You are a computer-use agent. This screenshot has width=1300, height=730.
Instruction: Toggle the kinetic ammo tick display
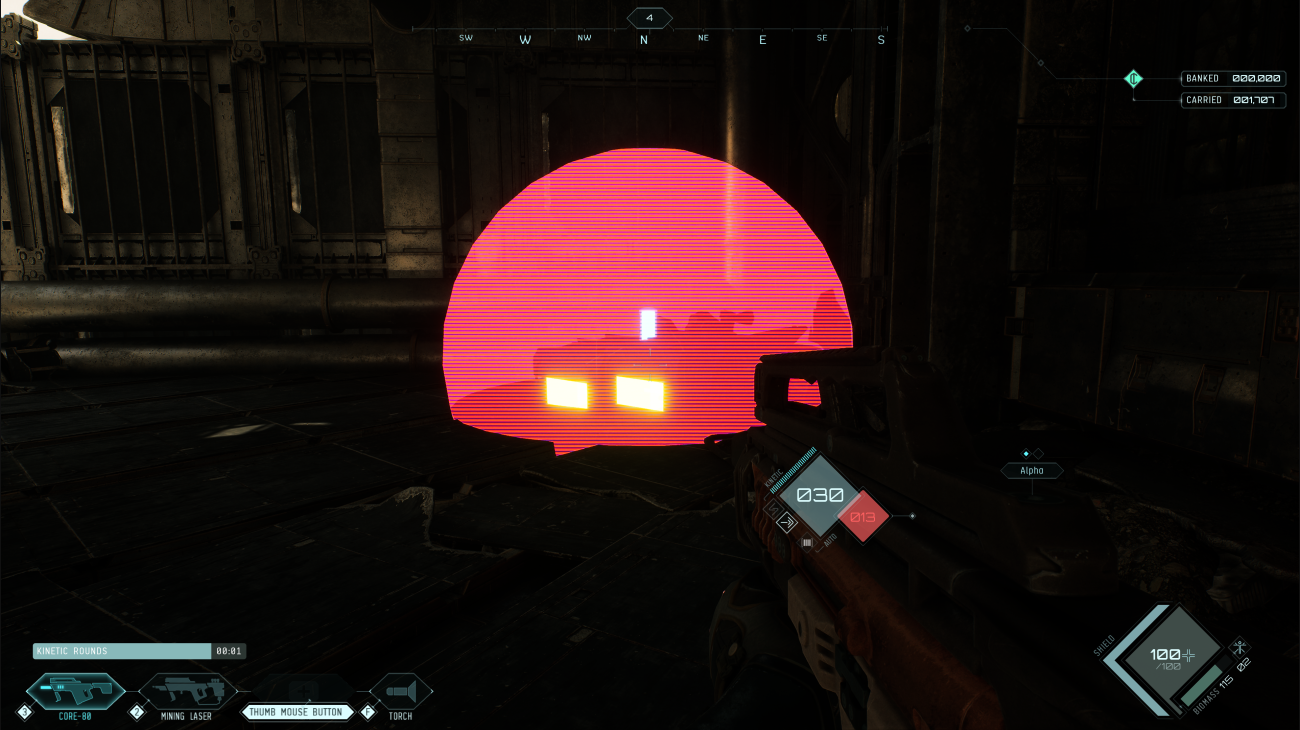coord(791,468)
